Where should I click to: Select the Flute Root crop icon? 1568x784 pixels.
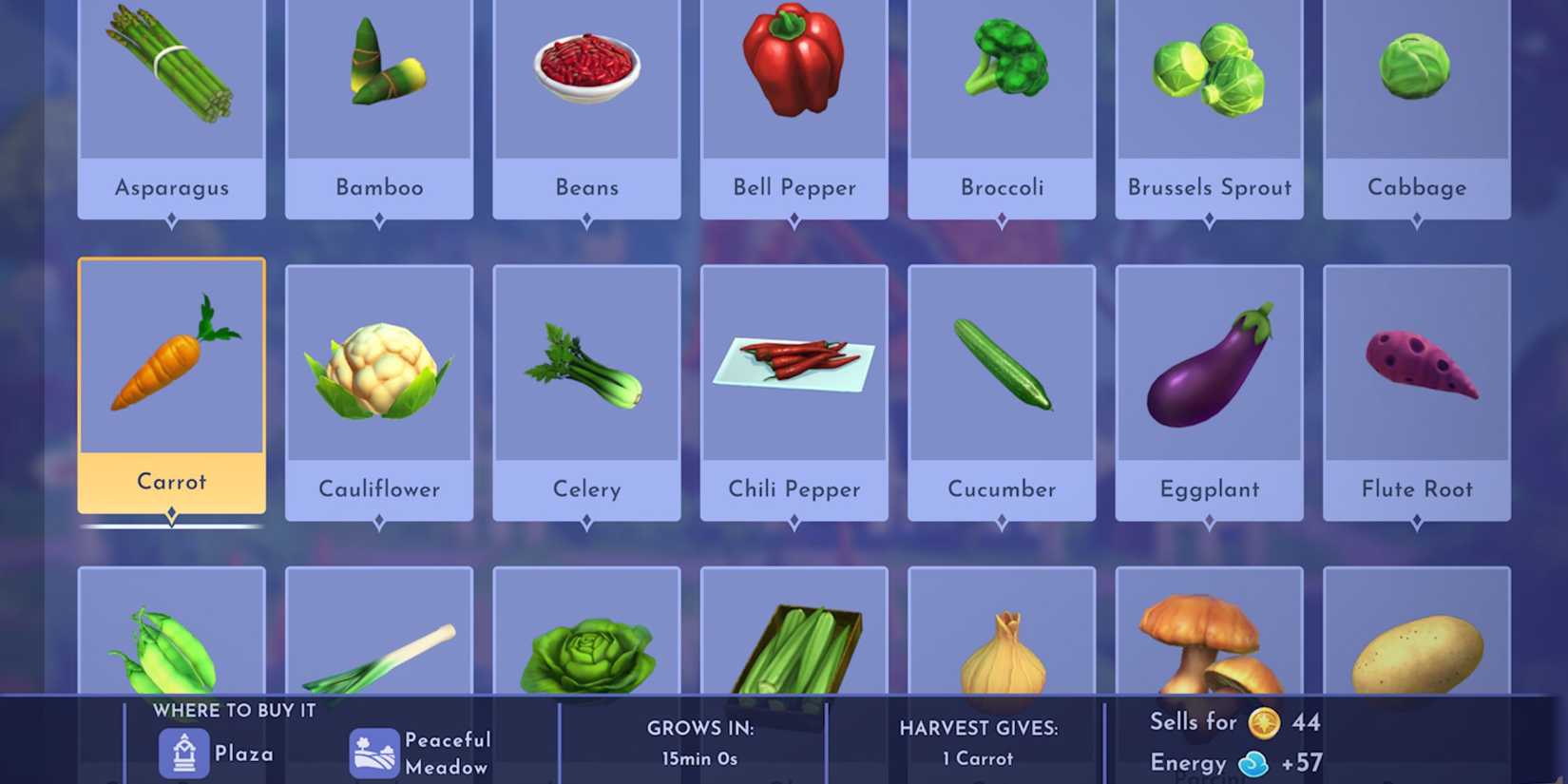[x=1416, y=366]
